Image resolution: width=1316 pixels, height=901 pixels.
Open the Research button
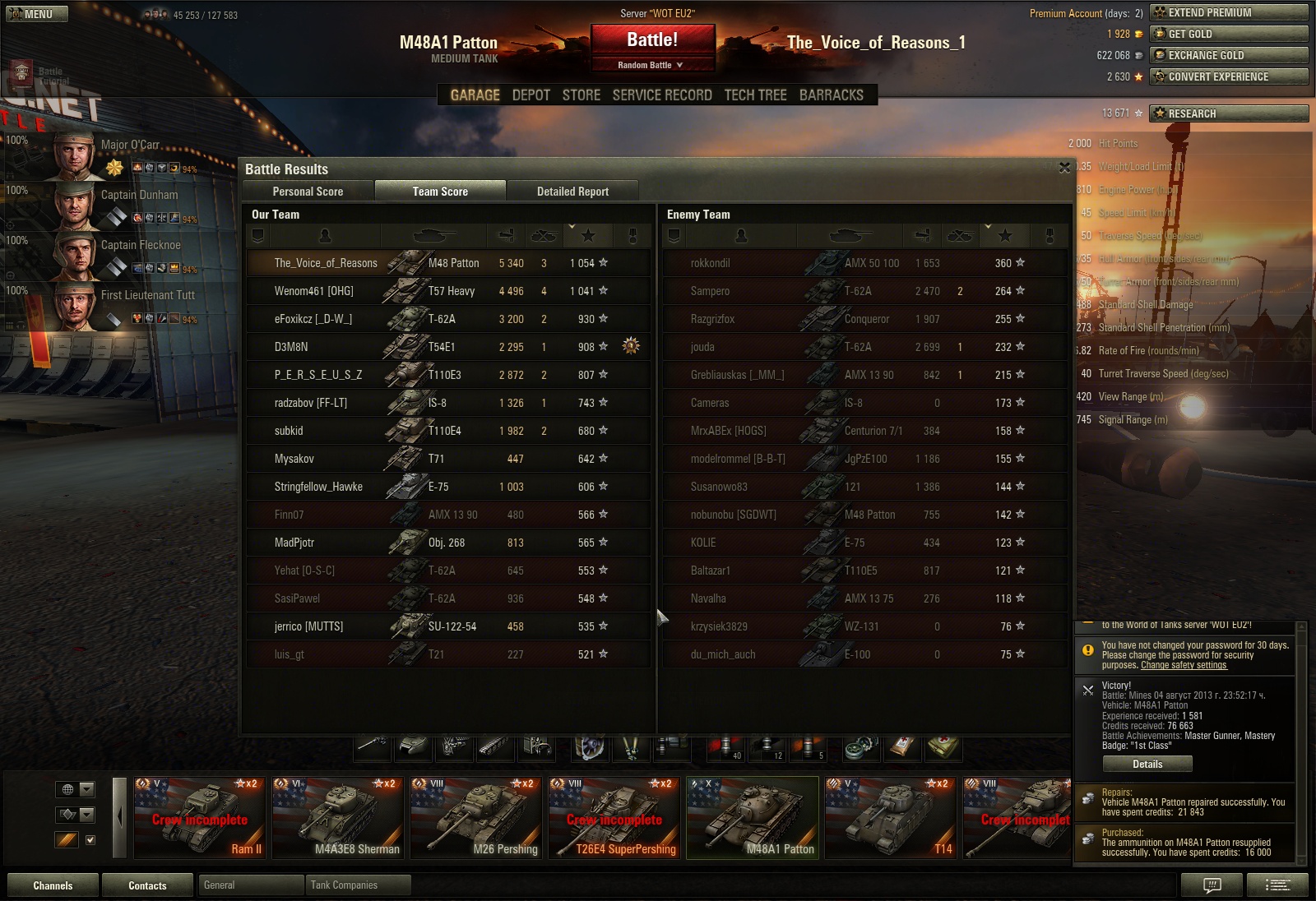coord(1228,113)
